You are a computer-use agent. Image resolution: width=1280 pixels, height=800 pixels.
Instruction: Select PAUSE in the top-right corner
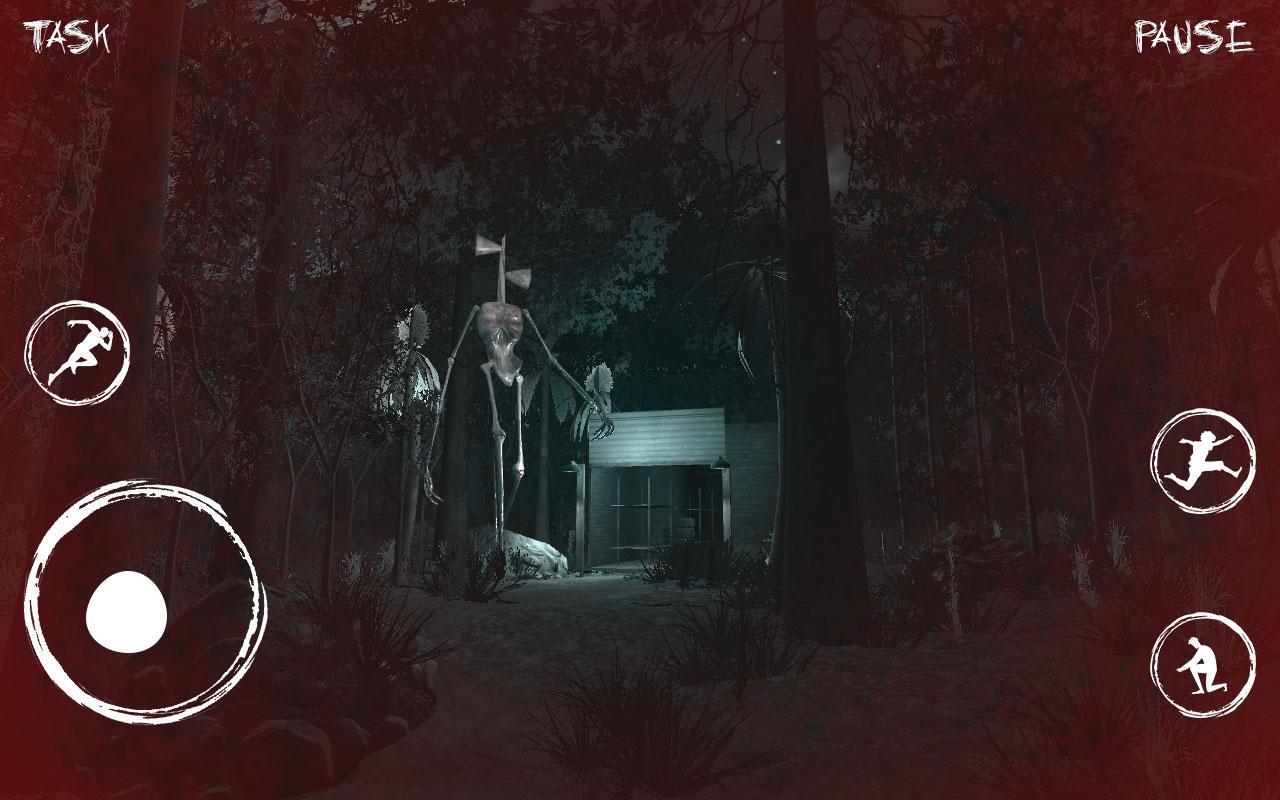1190,37
